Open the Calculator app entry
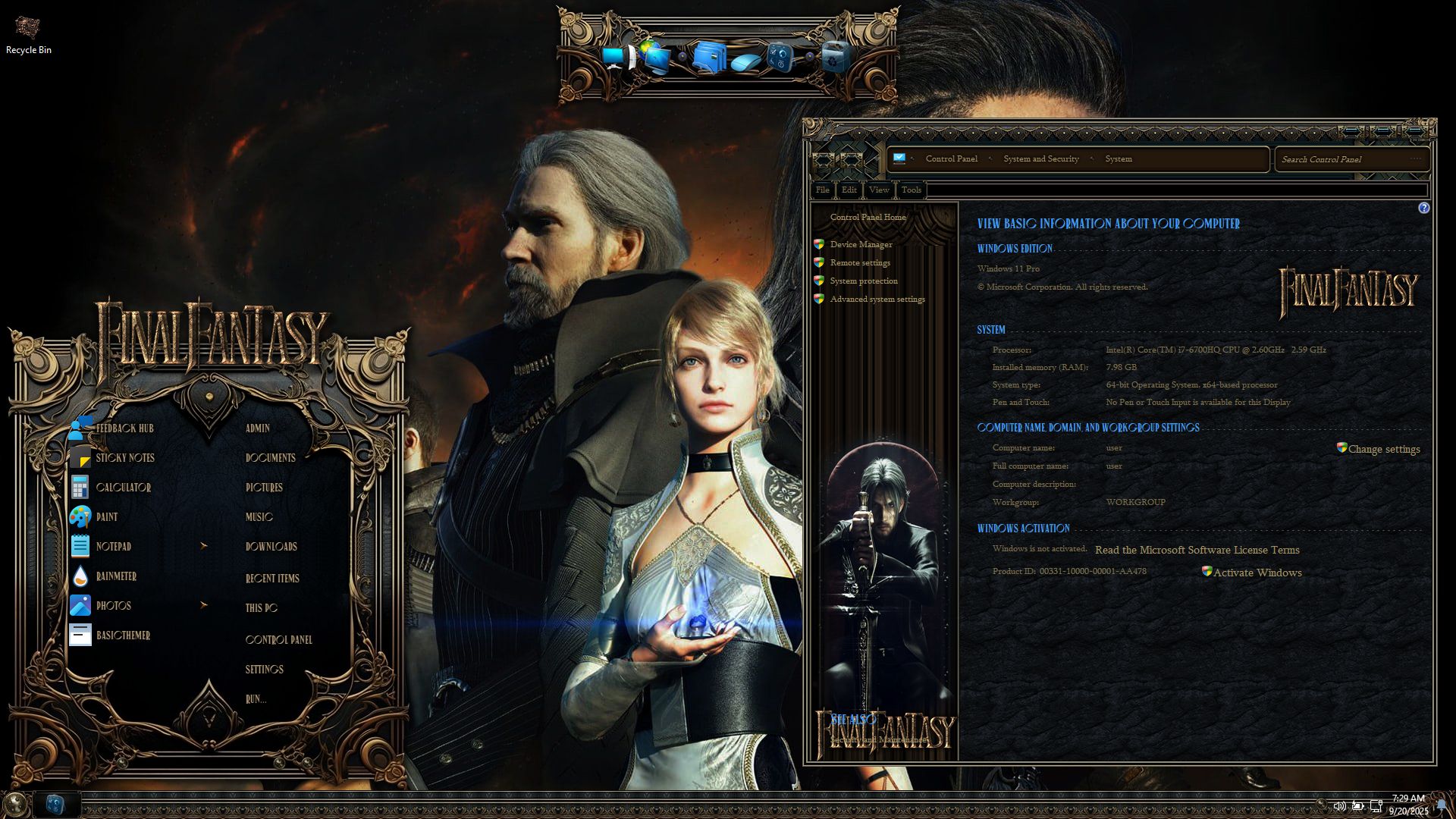This screenshot has width=1456, height=819. (x=123, y=488)
